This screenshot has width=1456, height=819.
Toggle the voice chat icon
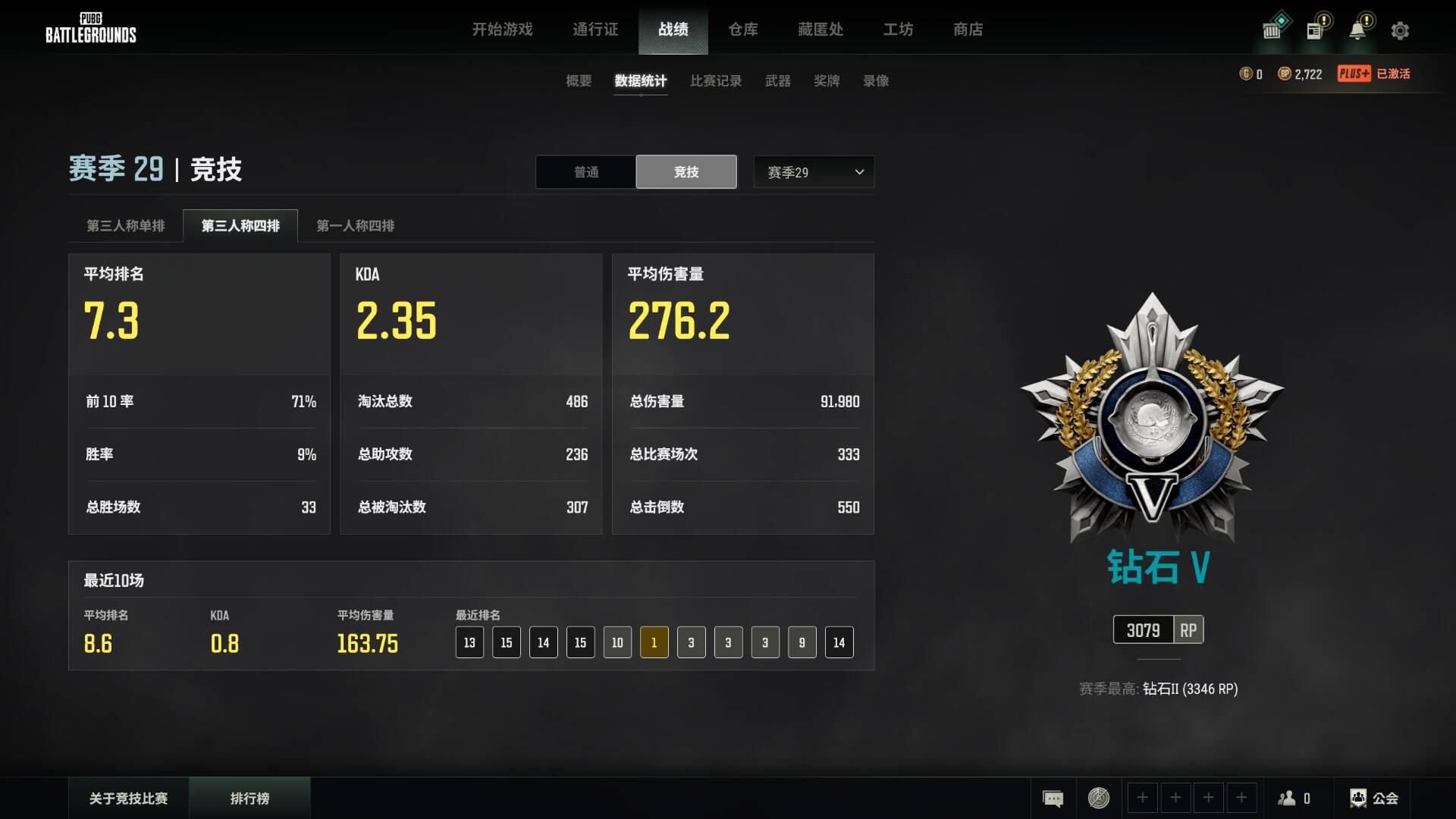(x=1097, y=798)
